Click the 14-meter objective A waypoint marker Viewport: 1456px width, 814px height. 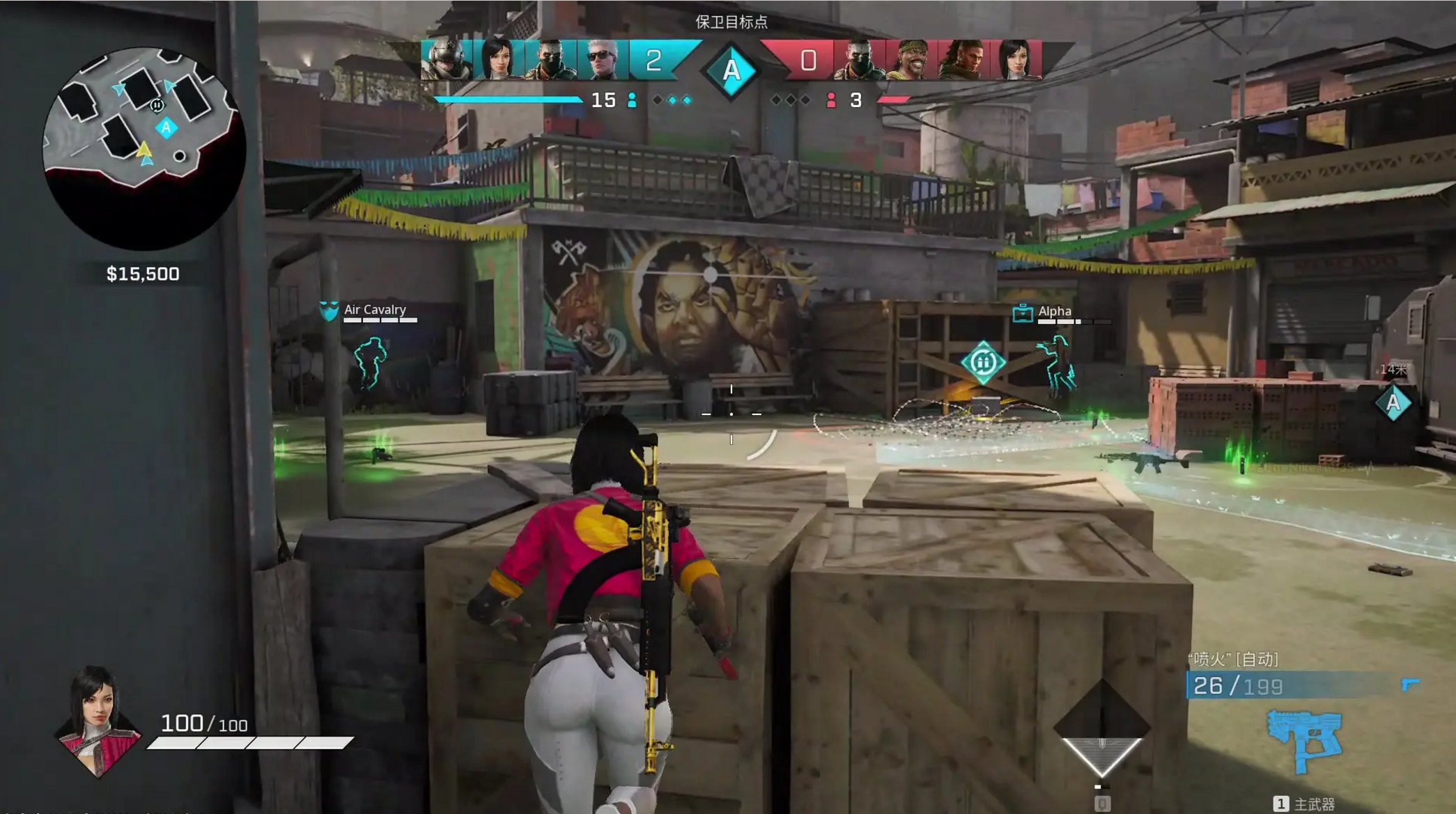[x=1393, y=402]
